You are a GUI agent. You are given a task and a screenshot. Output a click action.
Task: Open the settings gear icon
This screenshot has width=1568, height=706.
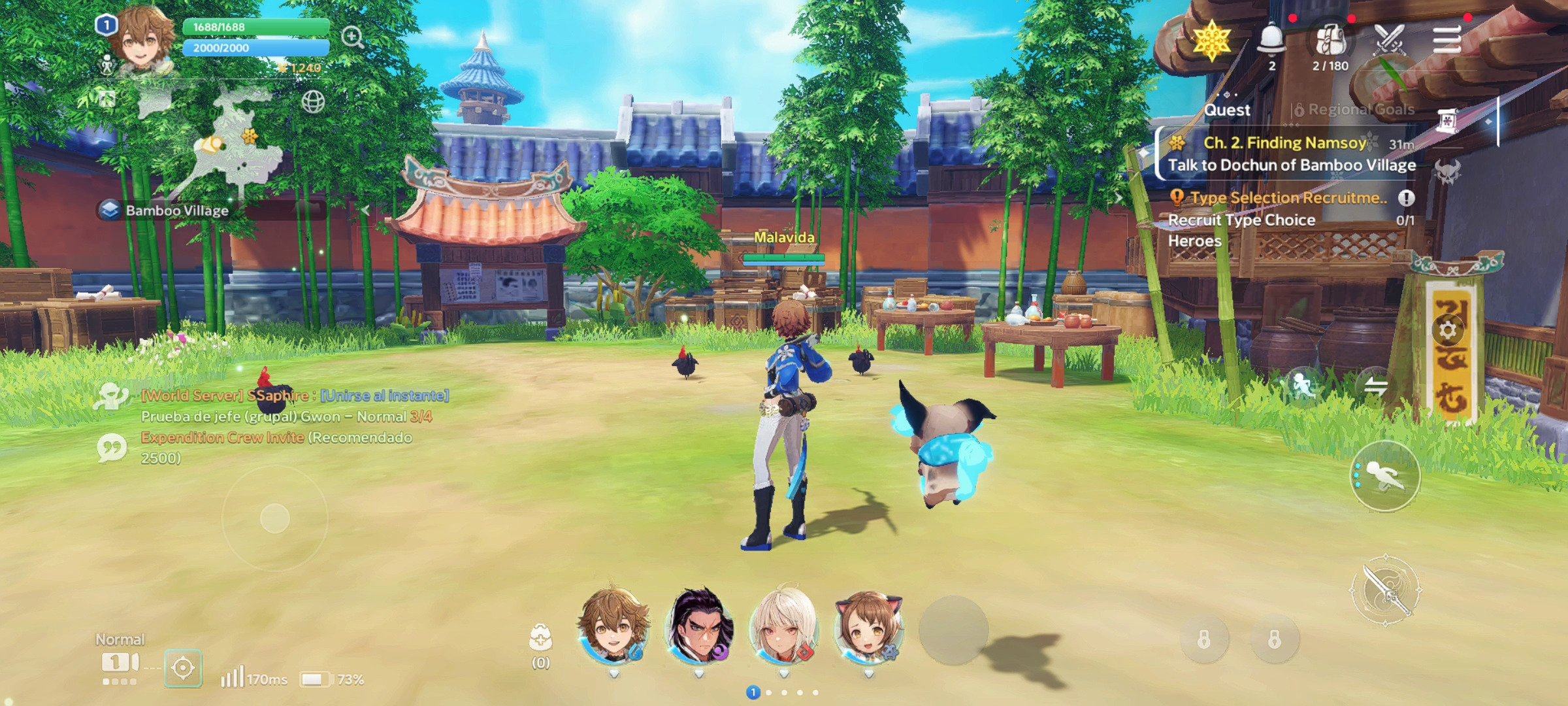(x=1448, y=329)
